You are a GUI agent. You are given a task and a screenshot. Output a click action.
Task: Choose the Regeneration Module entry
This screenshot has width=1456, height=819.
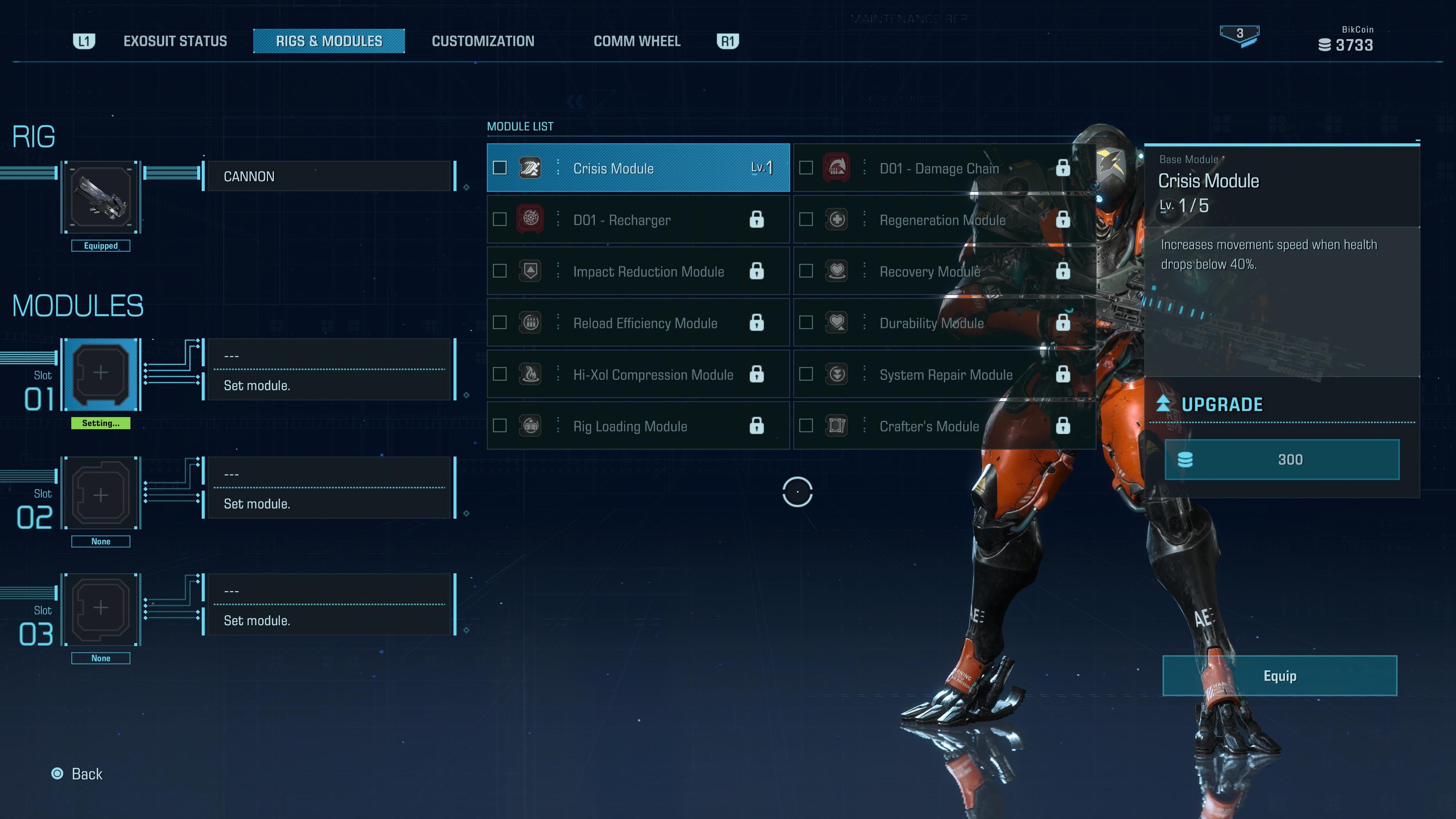tap(944, 220)
